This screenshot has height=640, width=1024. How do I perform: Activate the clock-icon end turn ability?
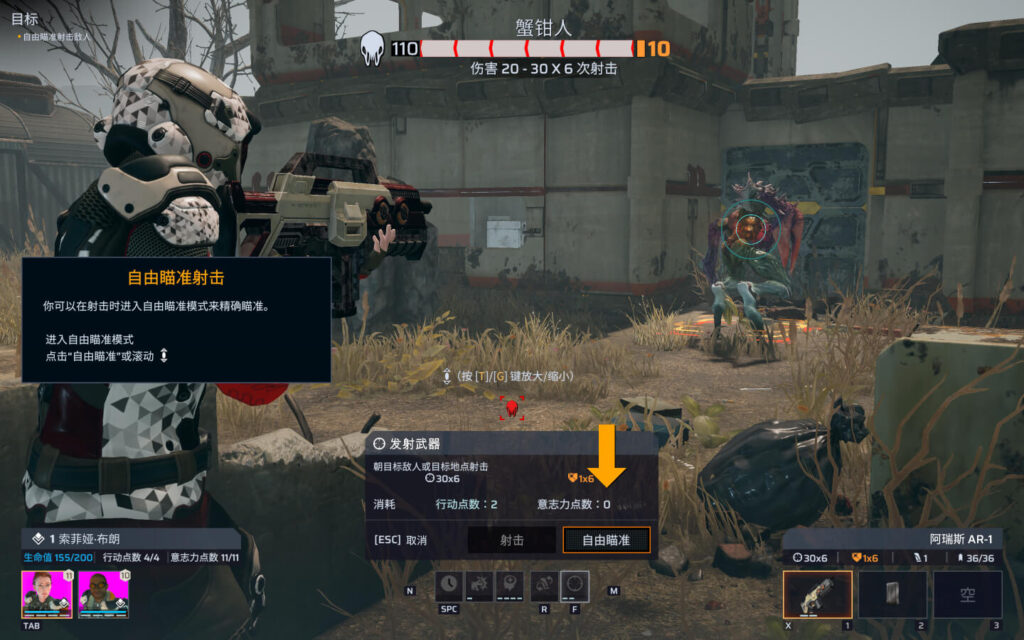[449, 586]
